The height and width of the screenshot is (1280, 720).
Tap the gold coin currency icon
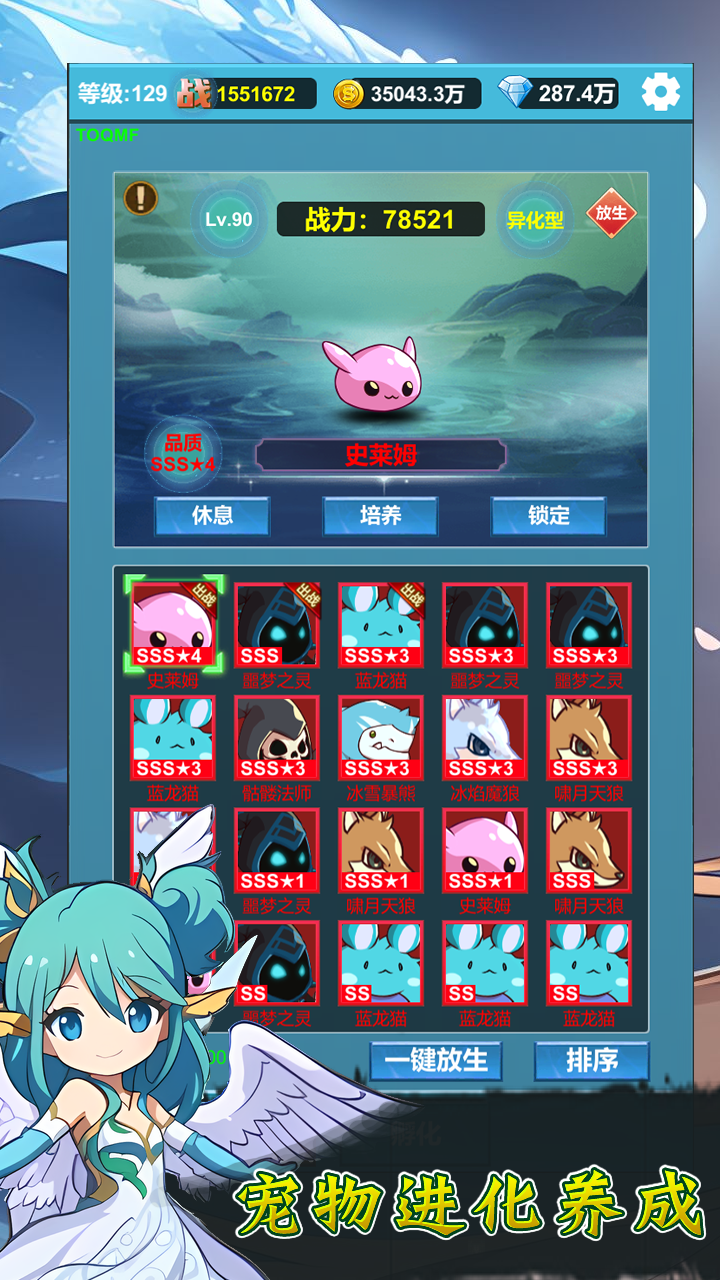click(x=348, y=94)
